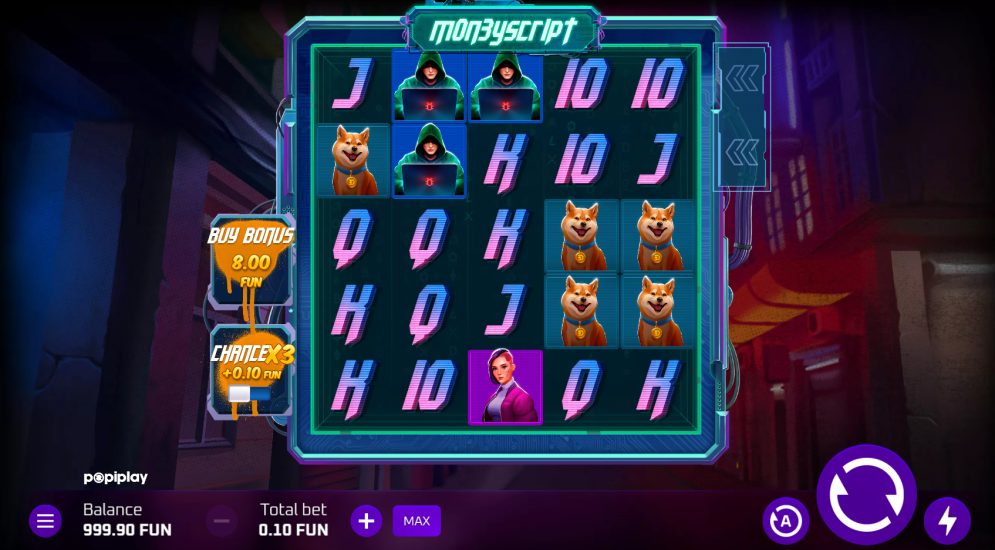
Task: Spin the reels with the big spin button
Action: [866, 494]
